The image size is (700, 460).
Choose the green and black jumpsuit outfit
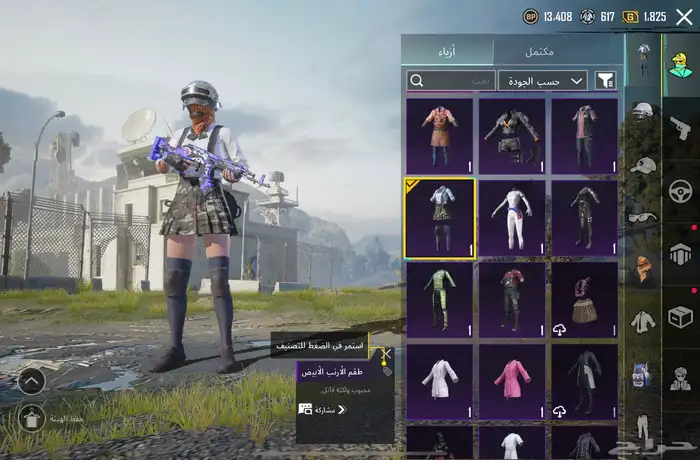point(439,300)
